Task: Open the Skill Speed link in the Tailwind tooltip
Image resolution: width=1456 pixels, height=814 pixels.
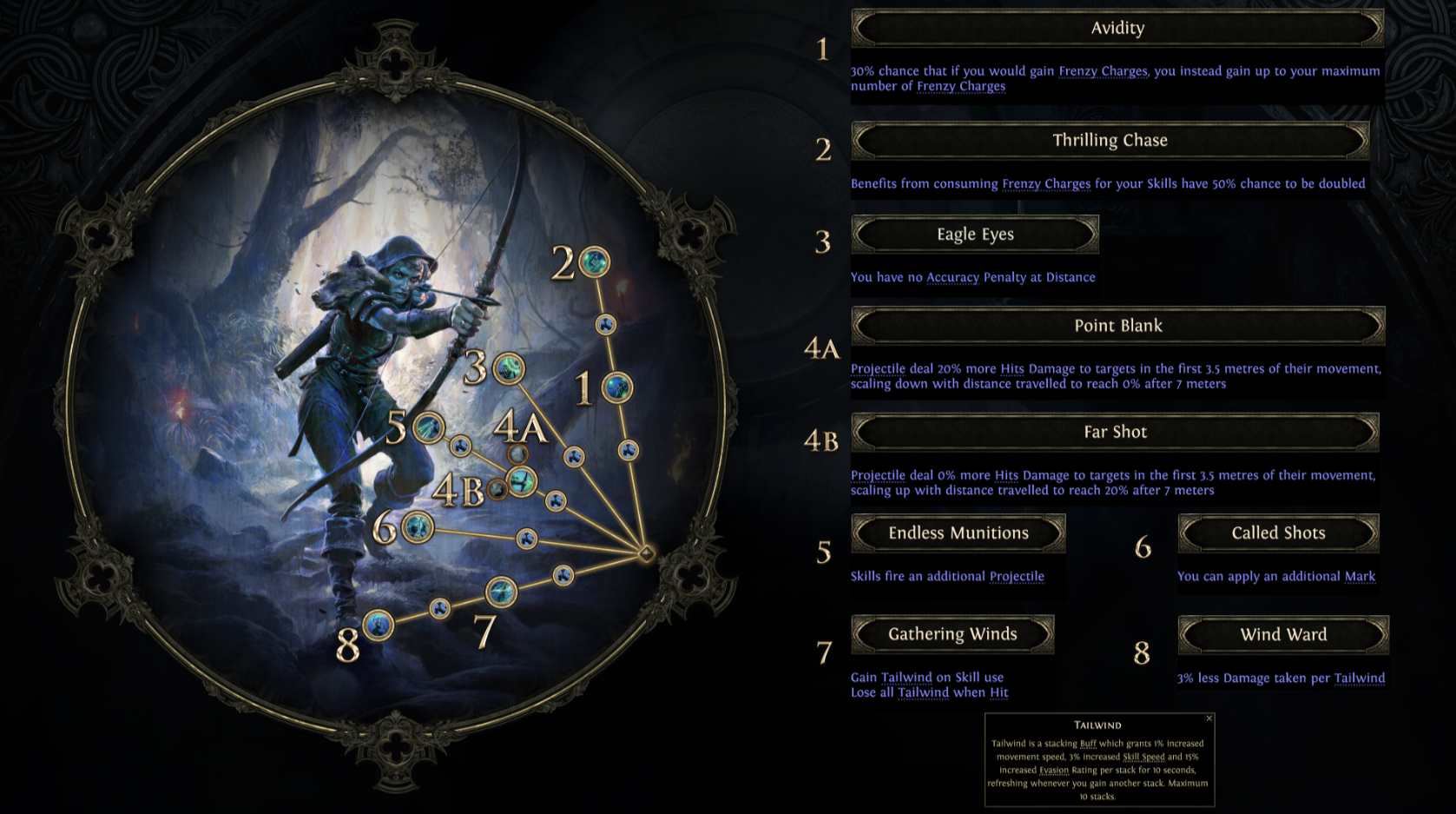Action: pyautogui.click(x=1143, y=758)
